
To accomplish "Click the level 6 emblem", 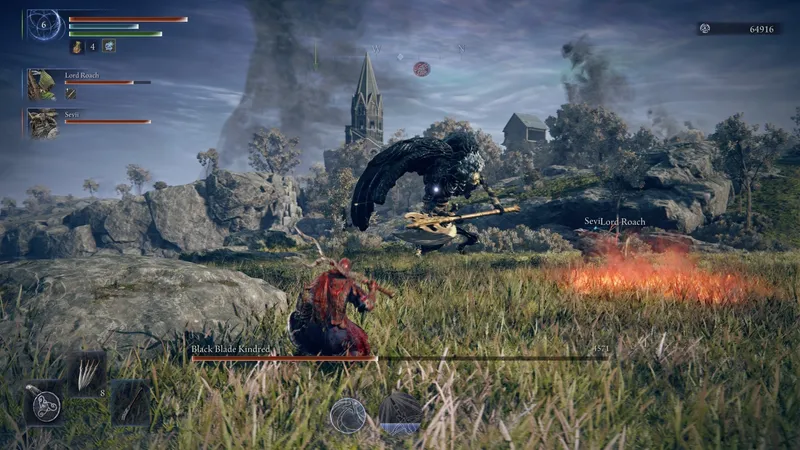I will coord(43,24).
